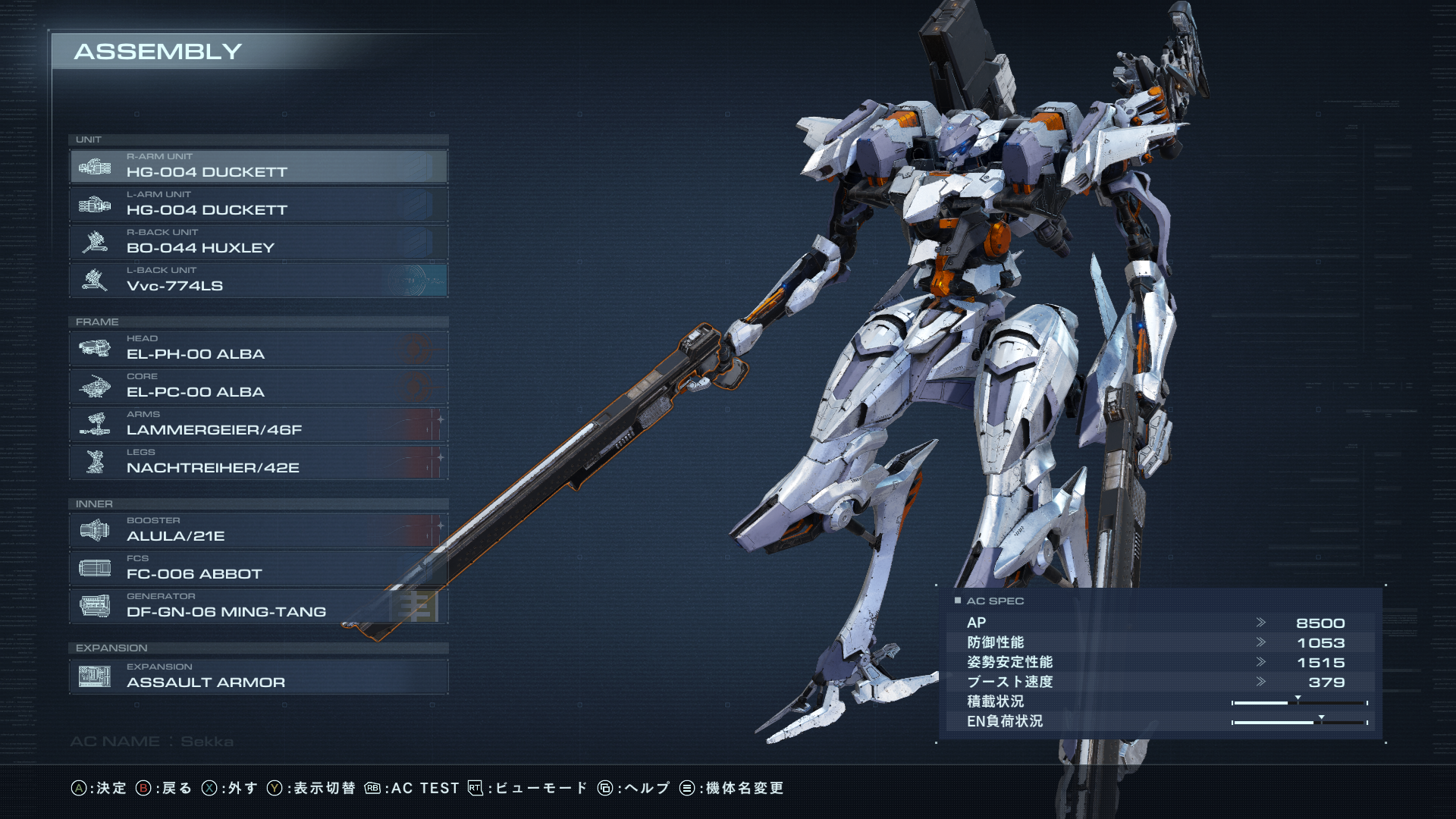This screenshot has width=1456, height=819.
Task: Choose the L-ARM UNIT HG-004 DUCKETT slot
Action: [x=258, y=204]
